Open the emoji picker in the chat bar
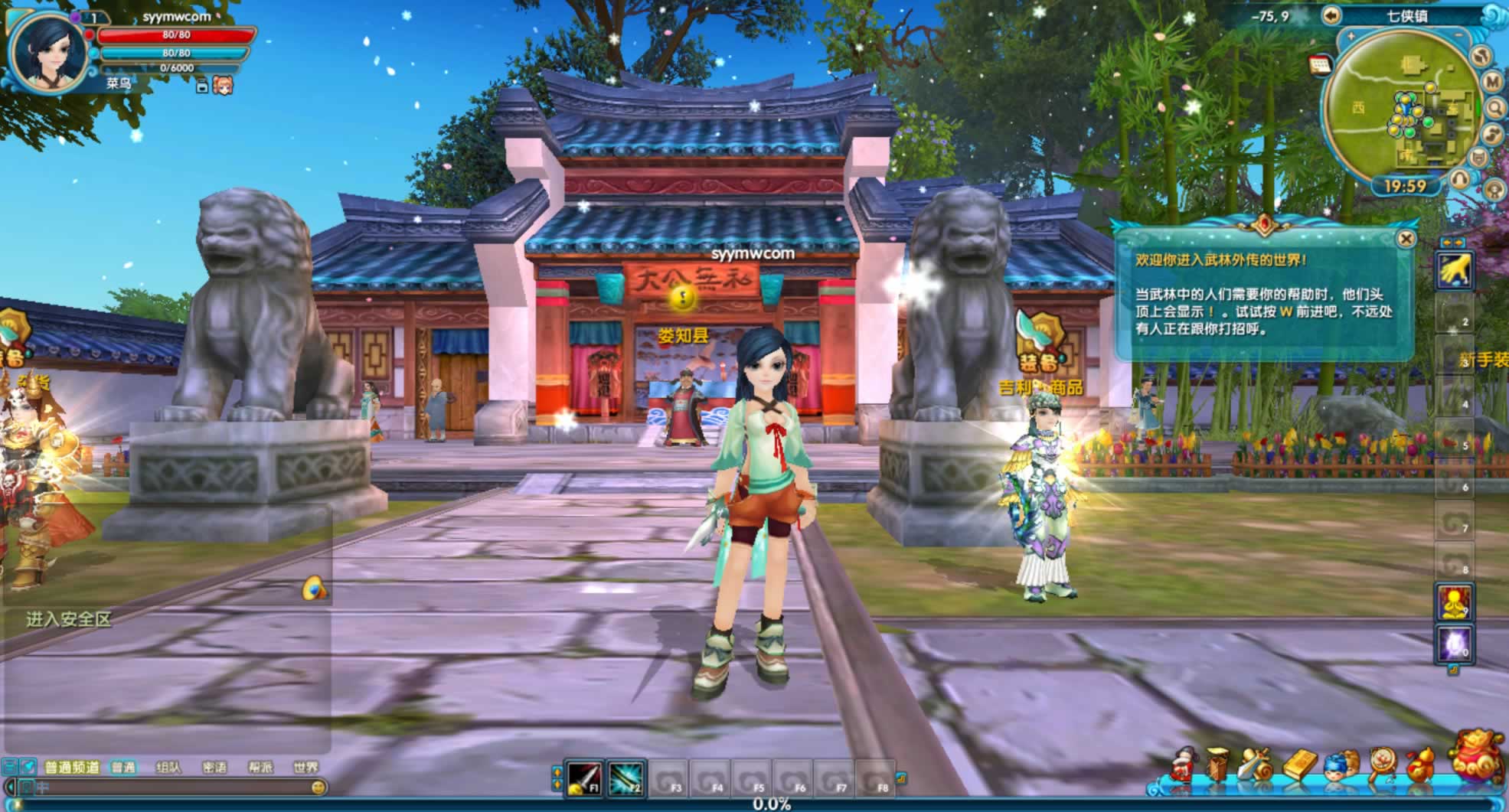The image size is (1509, 812). (318, 787)
